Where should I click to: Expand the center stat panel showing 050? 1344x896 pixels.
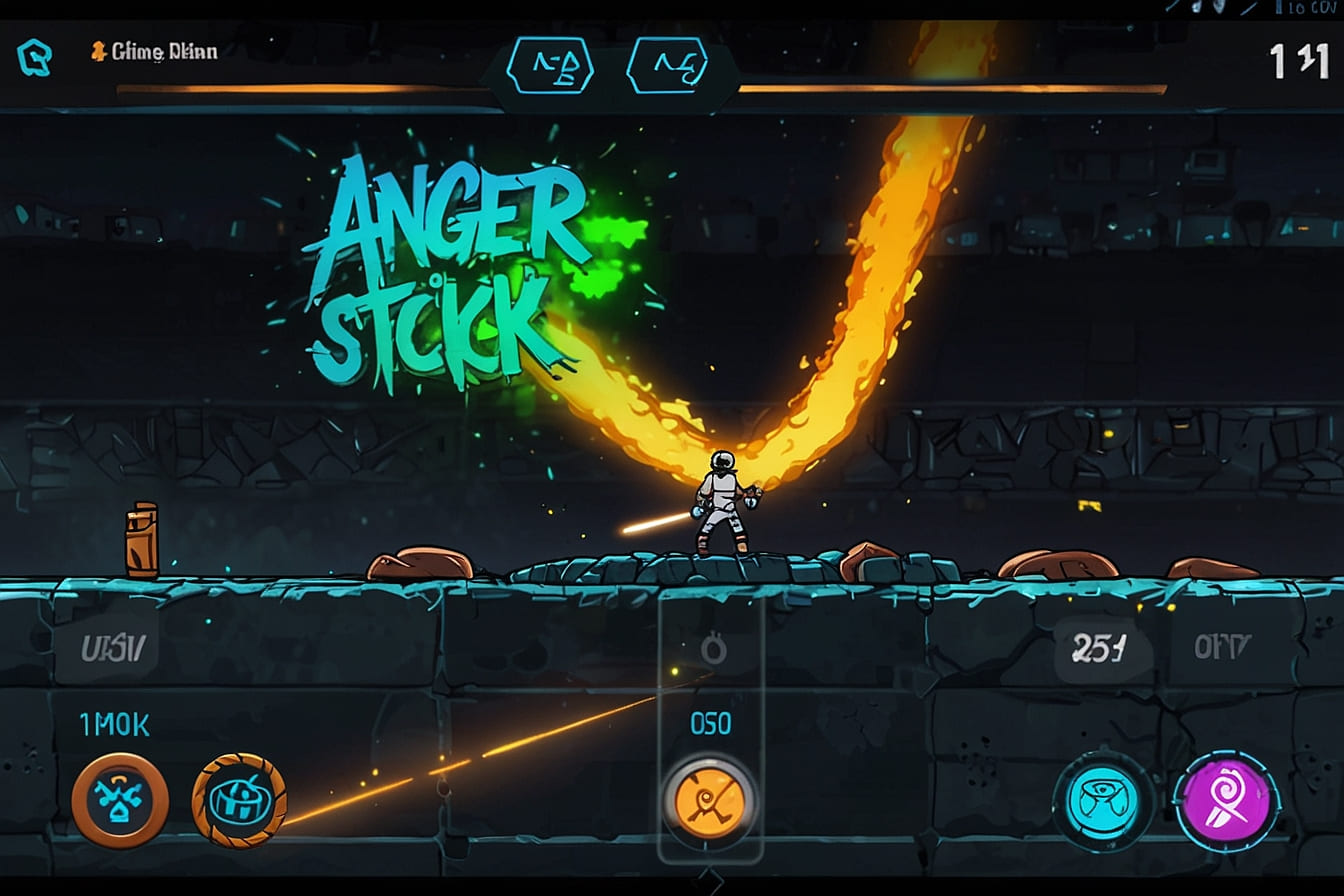point(711,722)
